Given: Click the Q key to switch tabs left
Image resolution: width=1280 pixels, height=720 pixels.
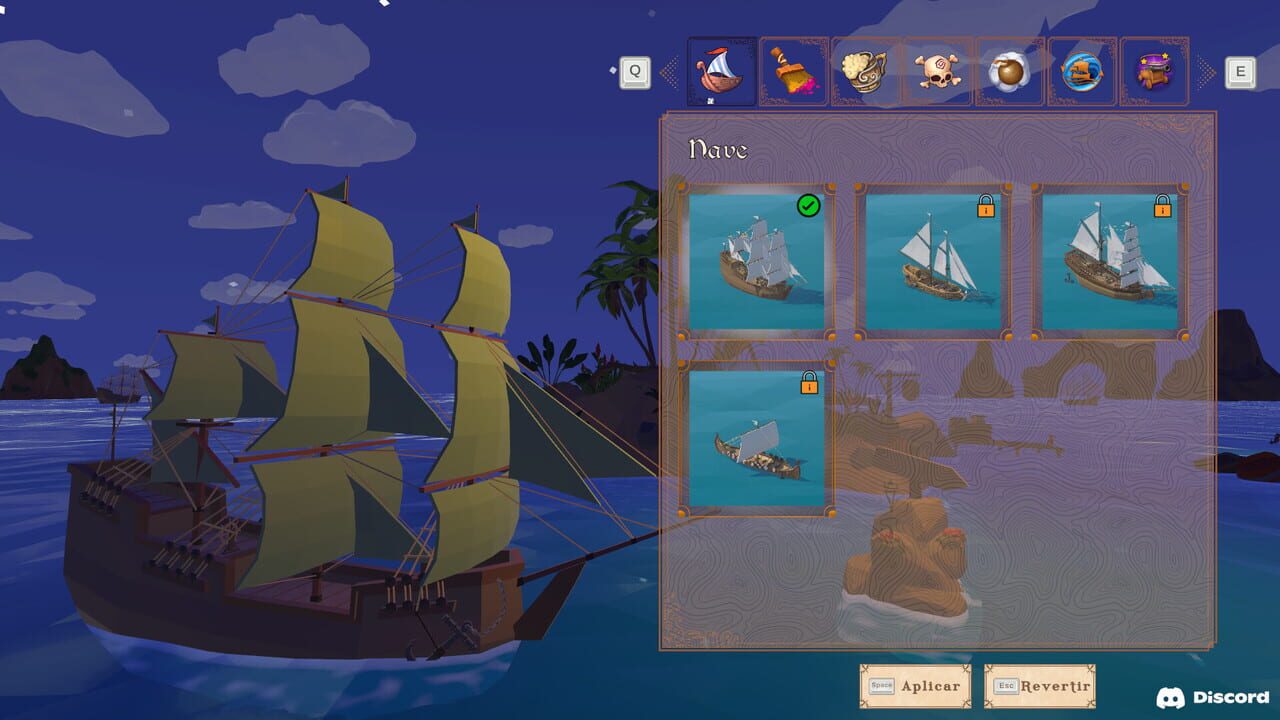Looking at the screenshot, I should (633, 70).
